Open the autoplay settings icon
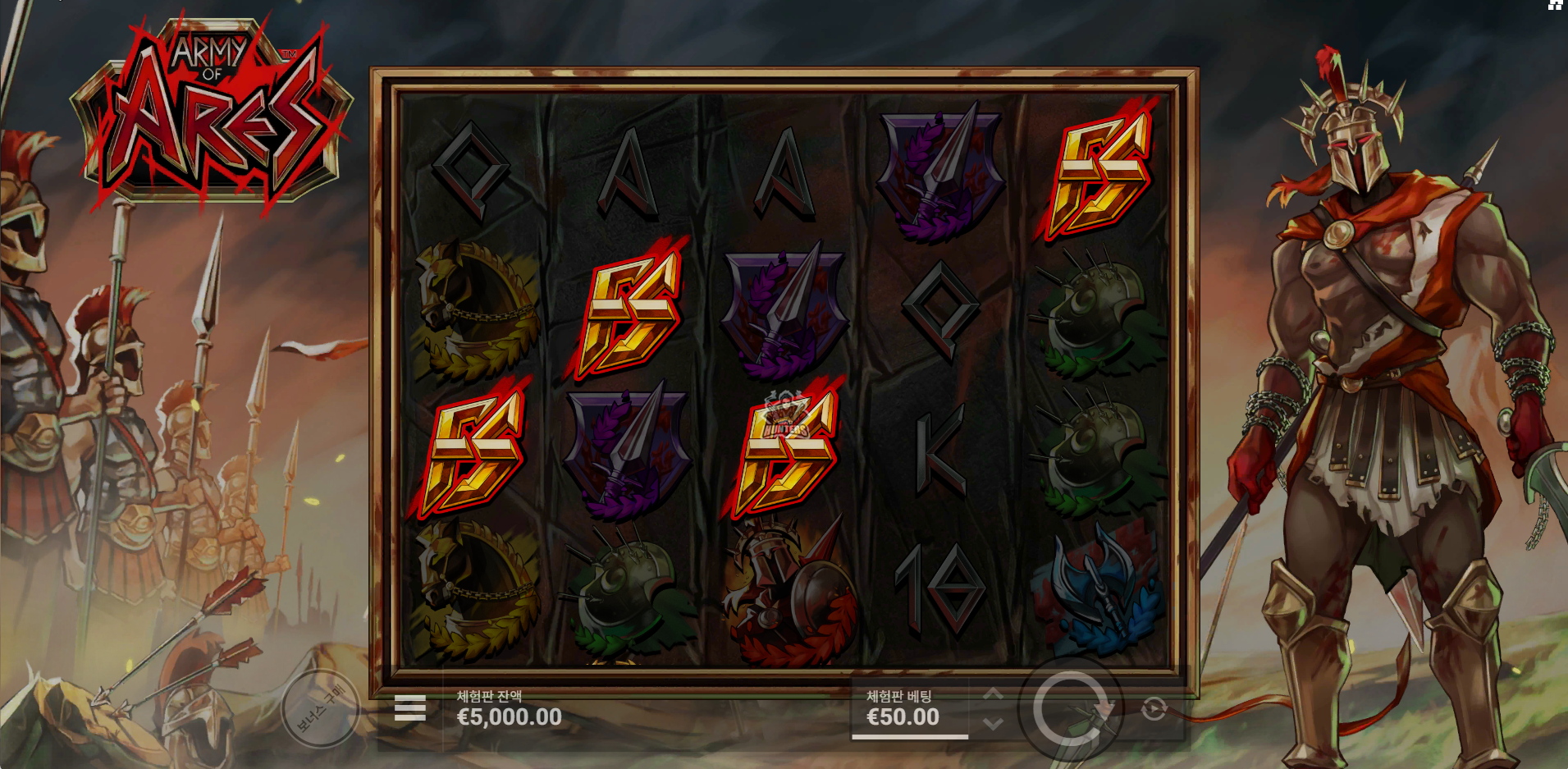Viewport: 1568px width, 769px height. click(x=1154, y=708)
